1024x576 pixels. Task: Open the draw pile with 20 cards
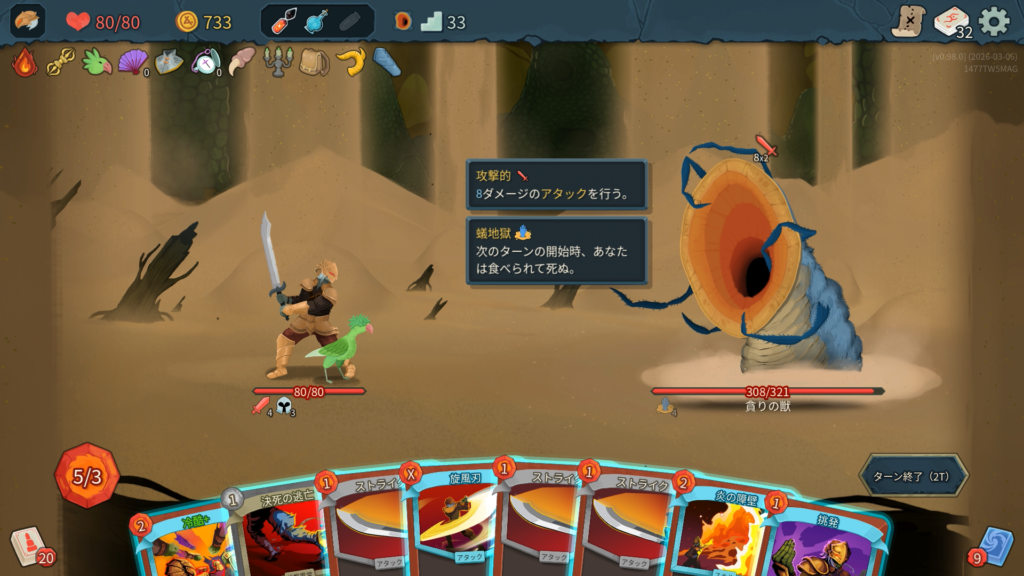[x=28, y=546]
